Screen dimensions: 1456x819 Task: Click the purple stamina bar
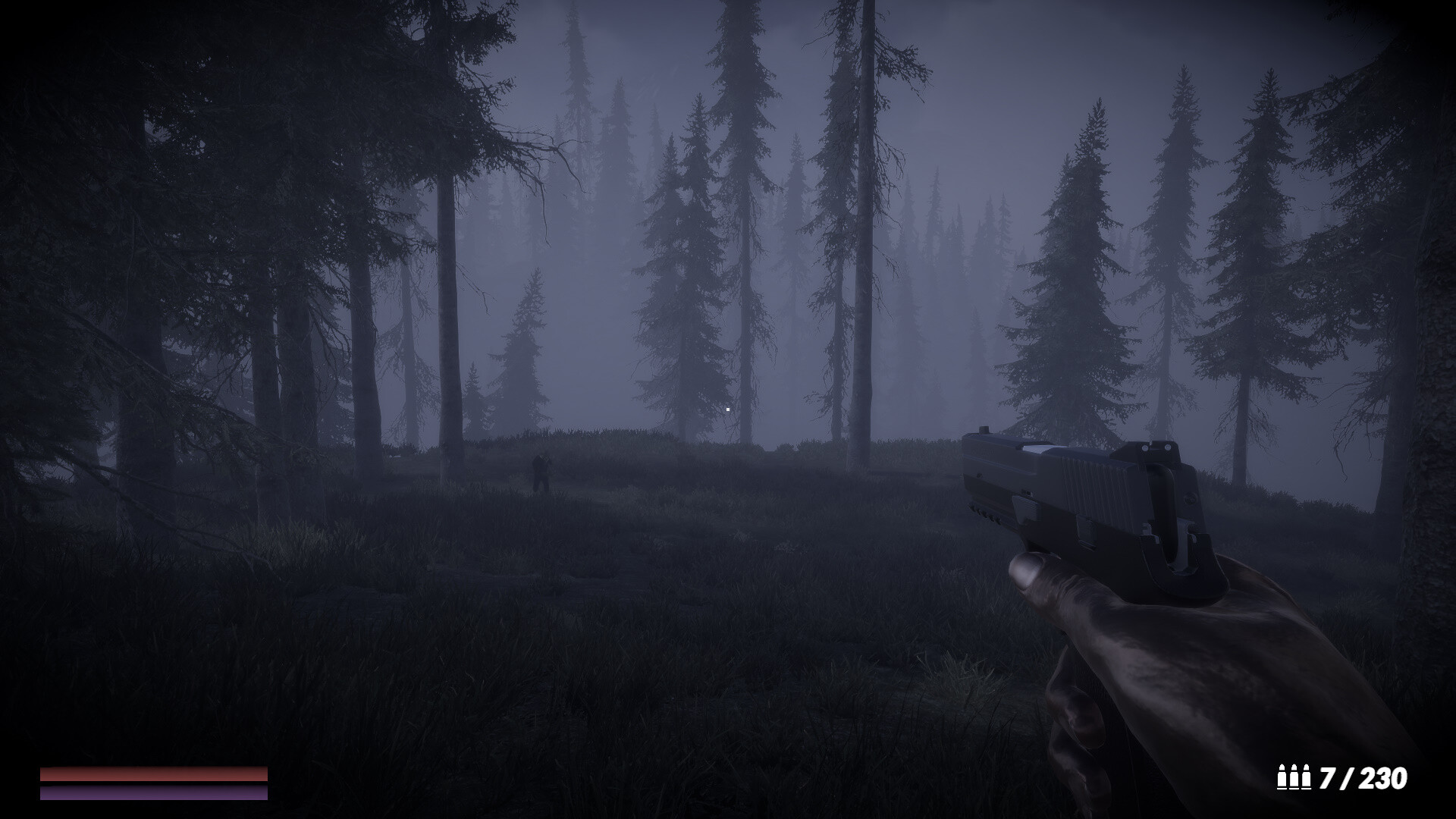coord(152,793)
